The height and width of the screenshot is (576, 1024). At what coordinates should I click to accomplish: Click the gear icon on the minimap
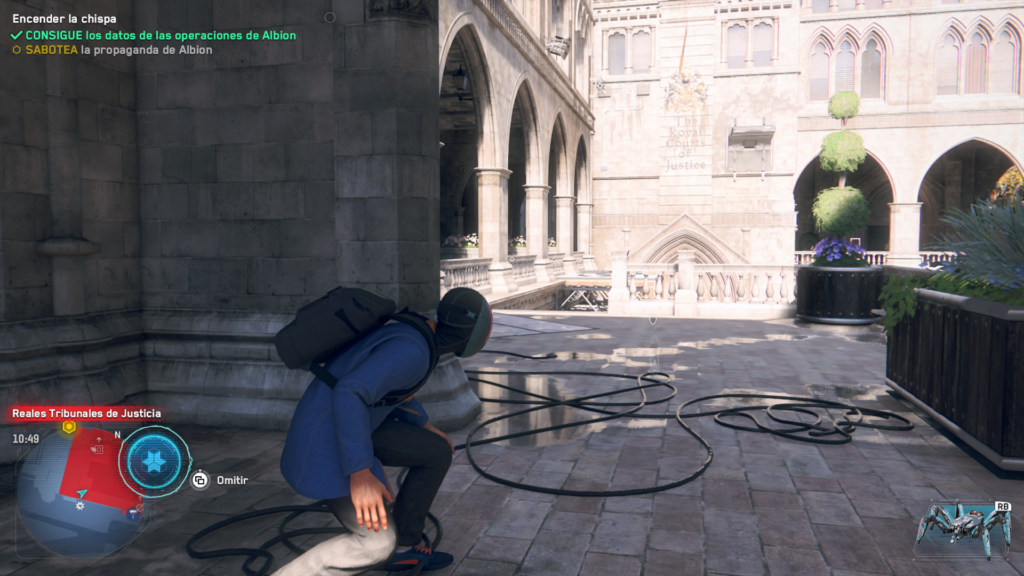tap(80, 505)
